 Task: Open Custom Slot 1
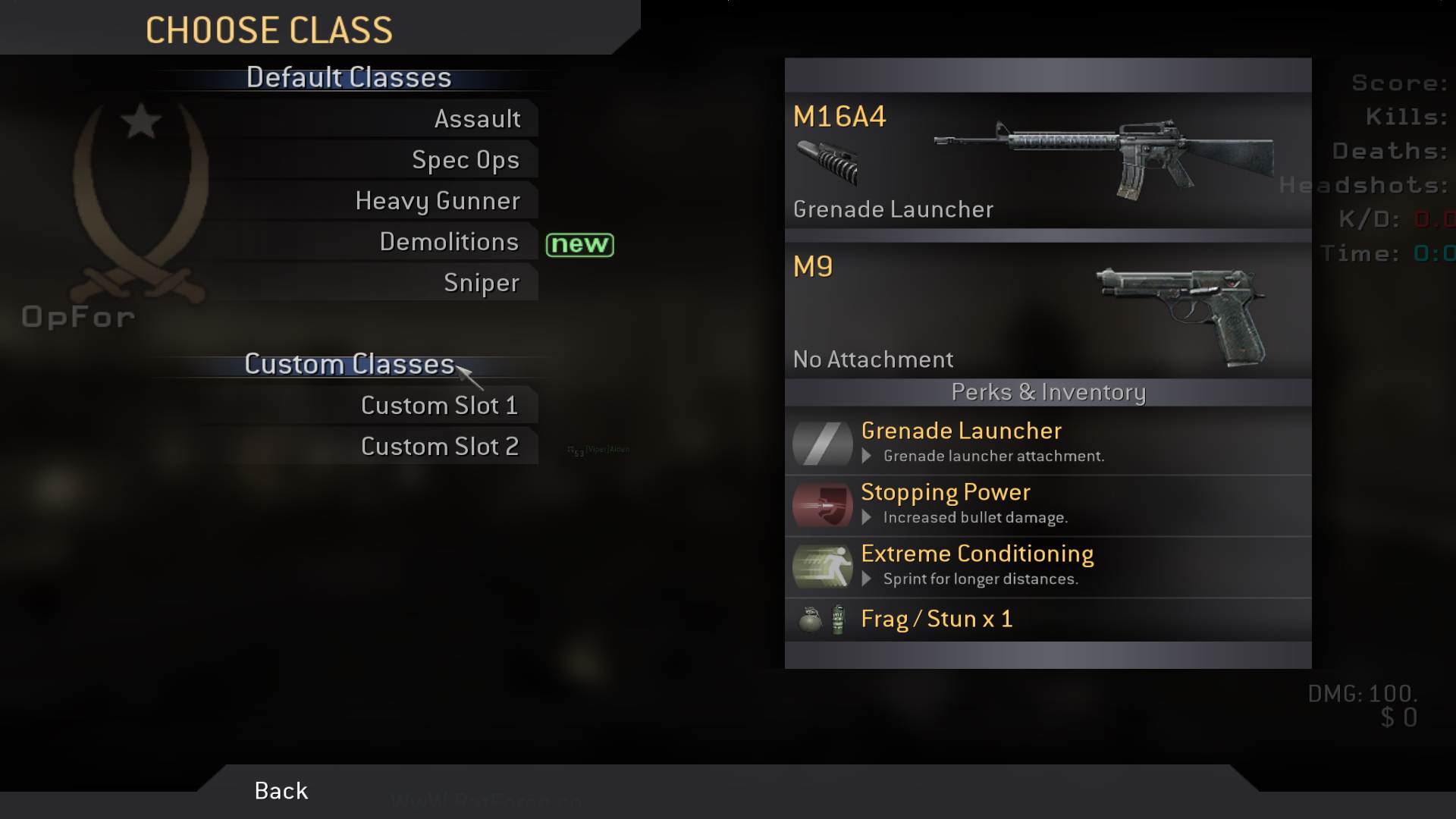pos(439,406)
